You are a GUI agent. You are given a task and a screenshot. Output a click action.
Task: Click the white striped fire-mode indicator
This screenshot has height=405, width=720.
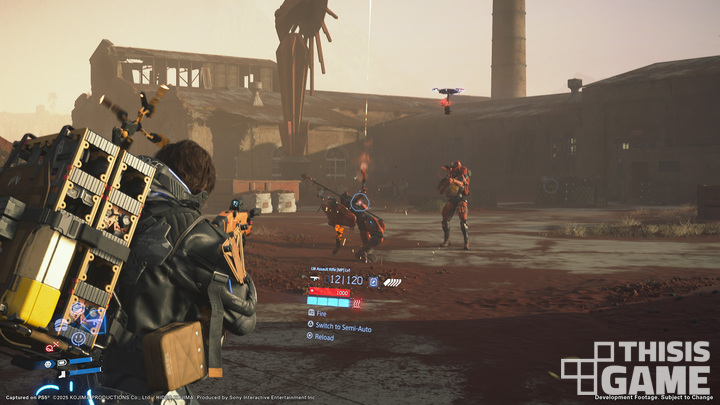tap(392, 283)
